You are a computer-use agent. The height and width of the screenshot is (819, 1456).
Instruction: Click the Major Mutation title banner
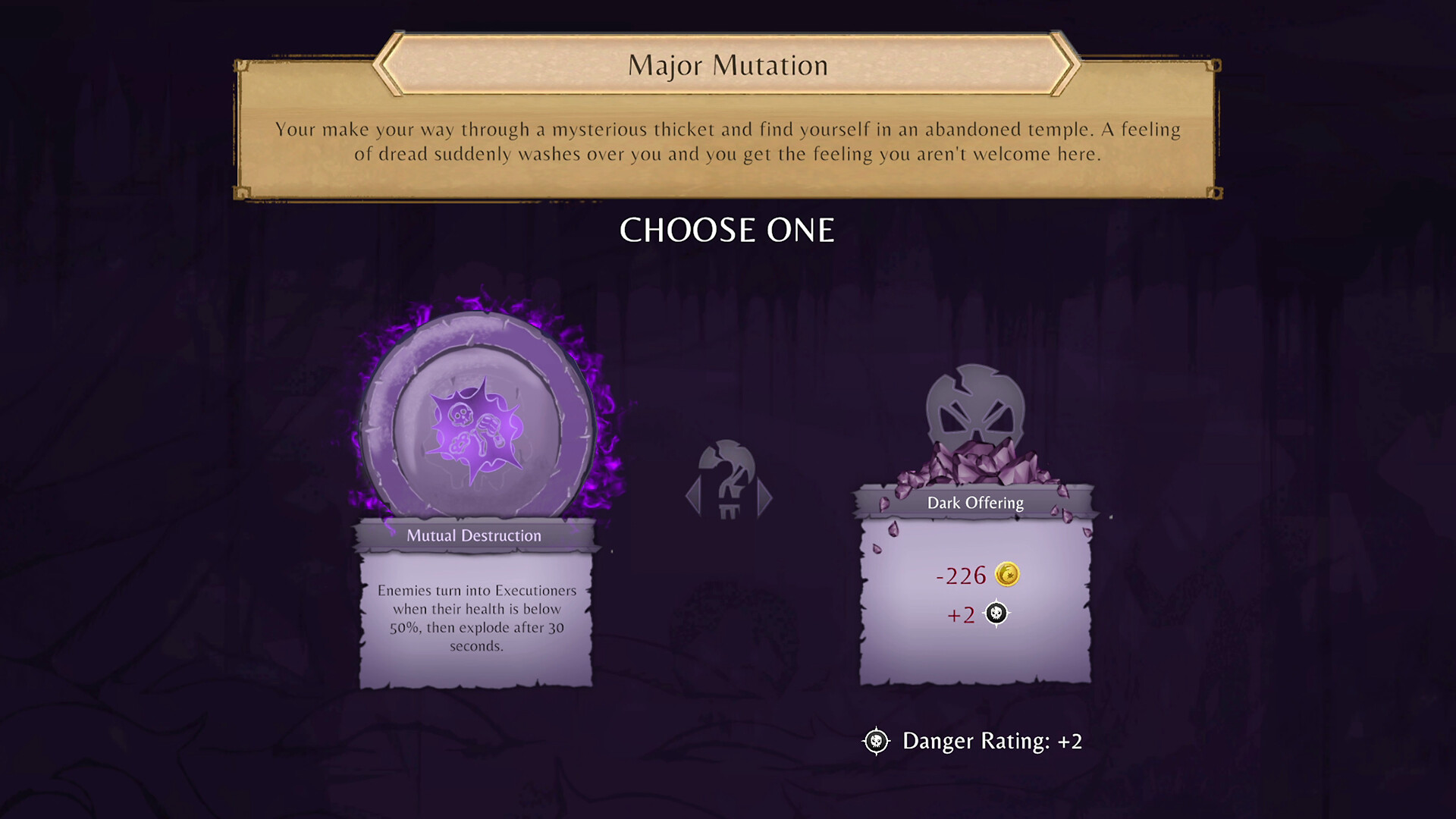click(x=726, y=65)
